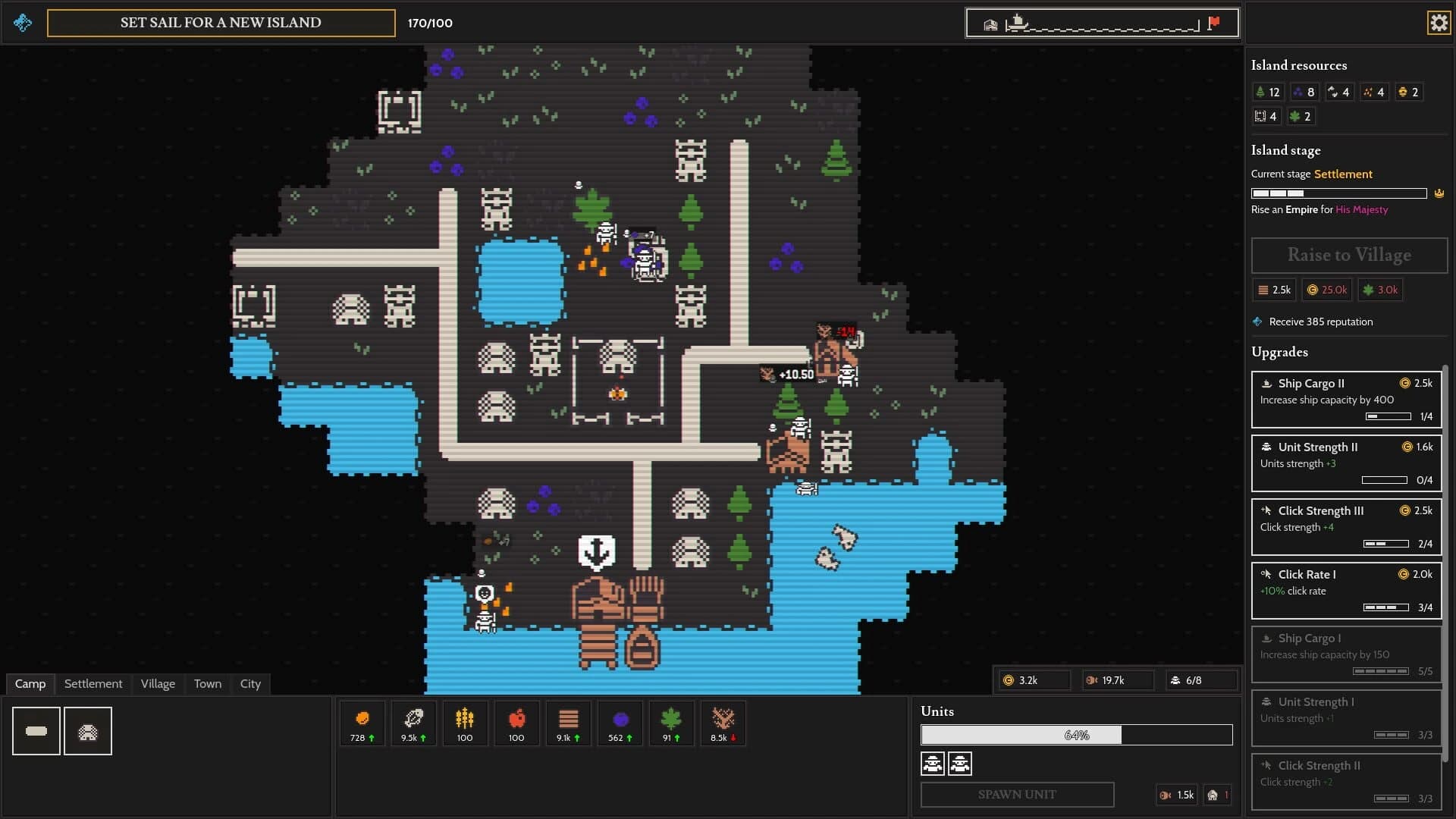Image resolution: width=1456 pixels, height=819 pixels.
Task: Click SET SAIL FOR A NEW ISLAND
Action: click(221, 23)
